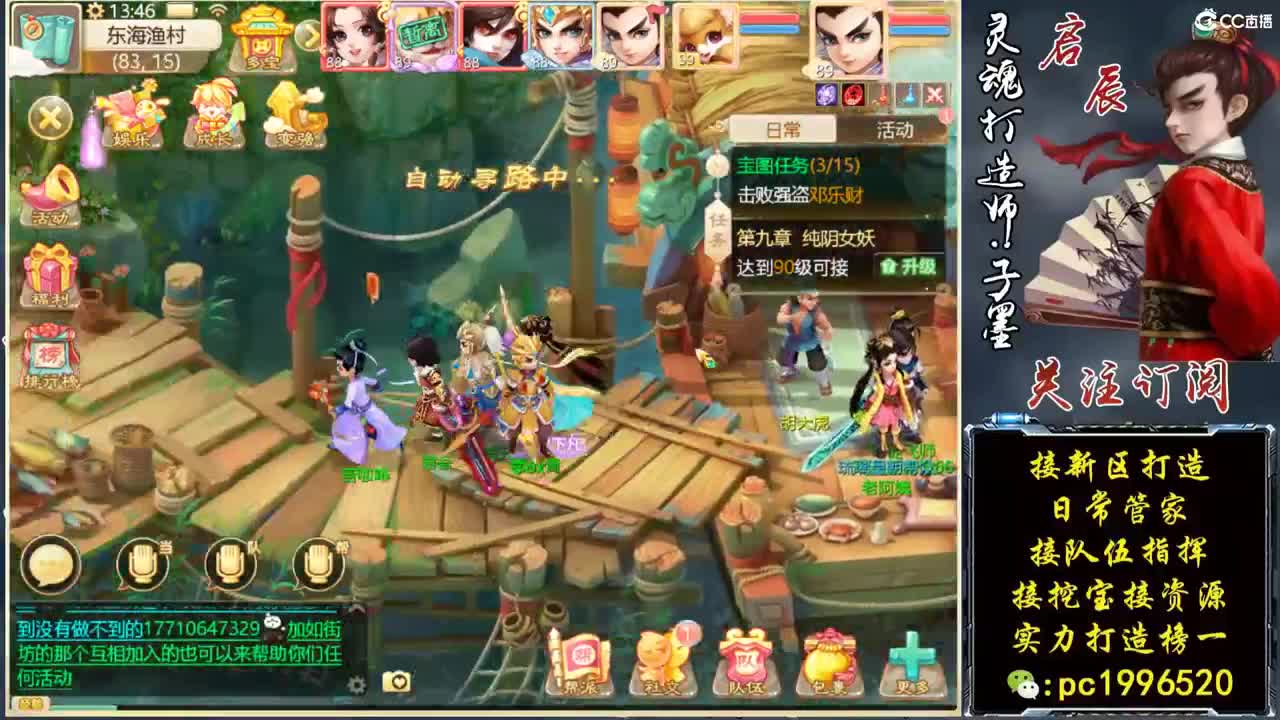Open the 社交 social icon with notification badge
The image size is (1280, 720).
coord(662,655)
